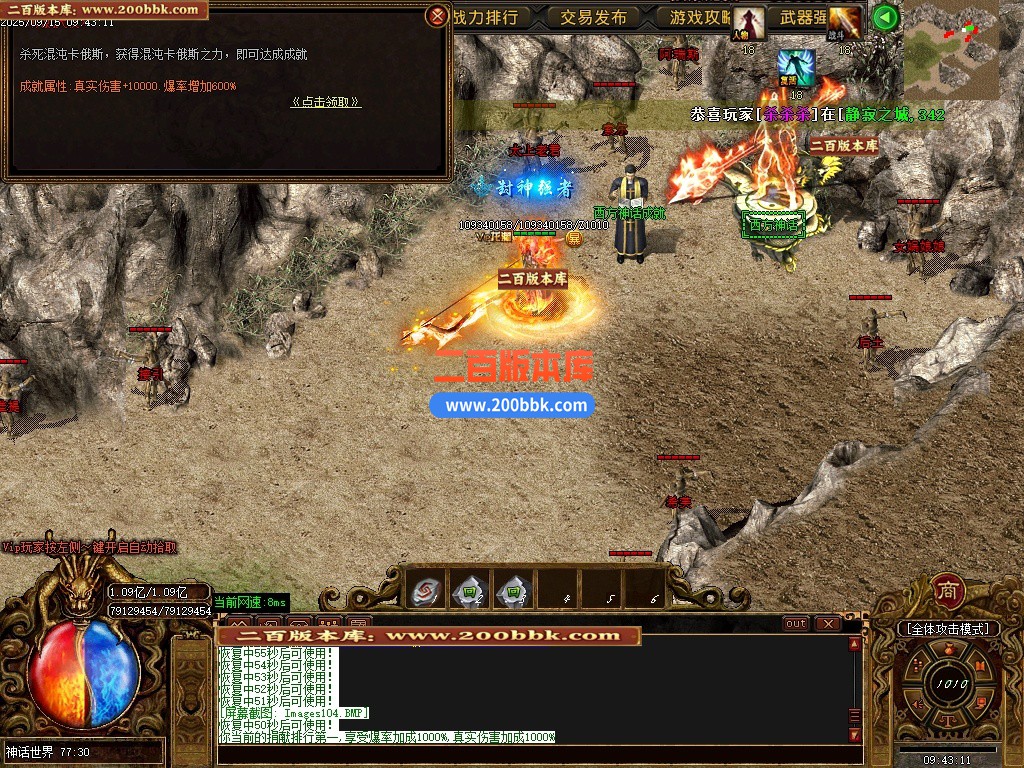The height and width of the screenshot is (768, 1024).
Task: Click the chat window's out button
Action: pos(796,623)
